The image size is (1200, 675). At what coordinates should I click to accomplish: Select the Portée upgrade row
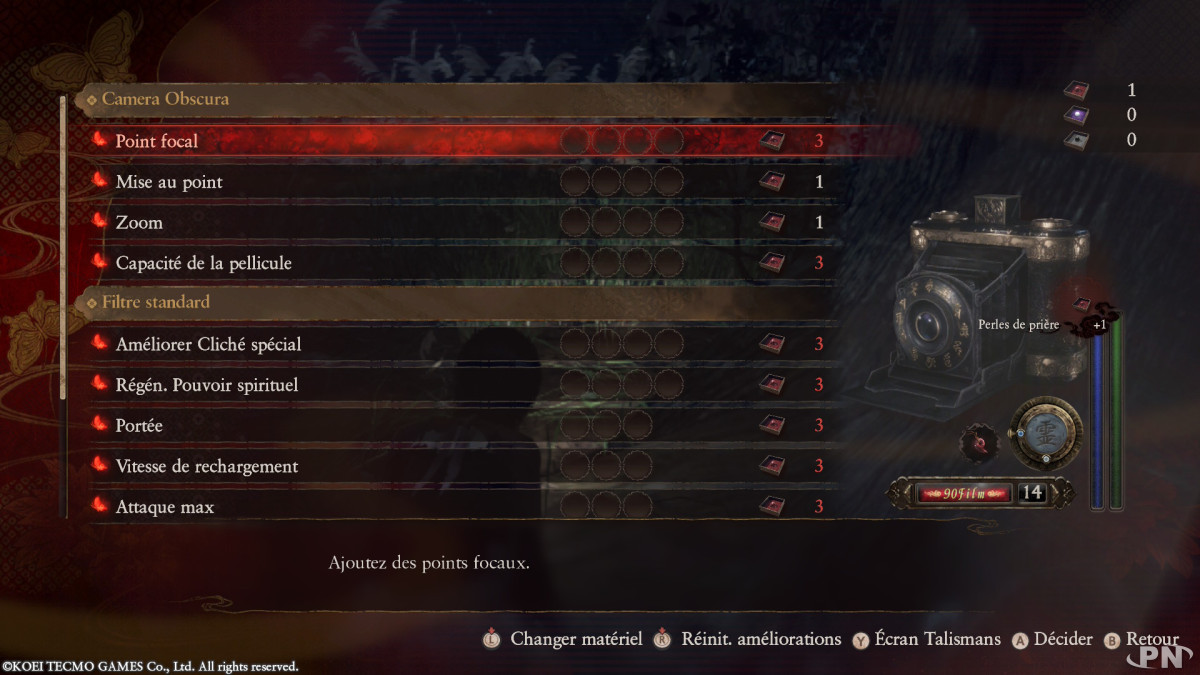[139, 426]
